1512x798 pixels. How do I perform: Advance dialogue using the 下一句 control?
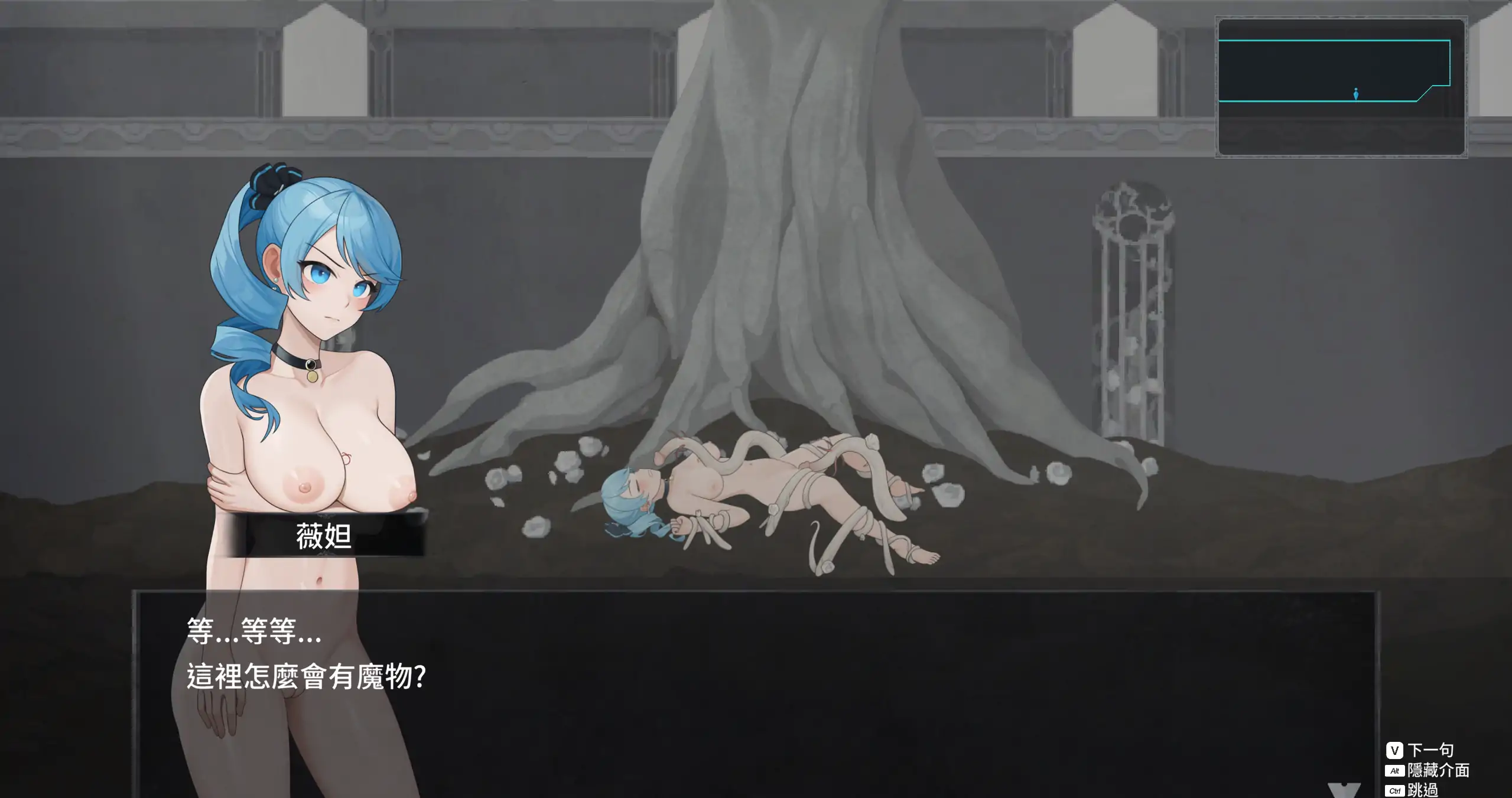[x=1430, y=750]
